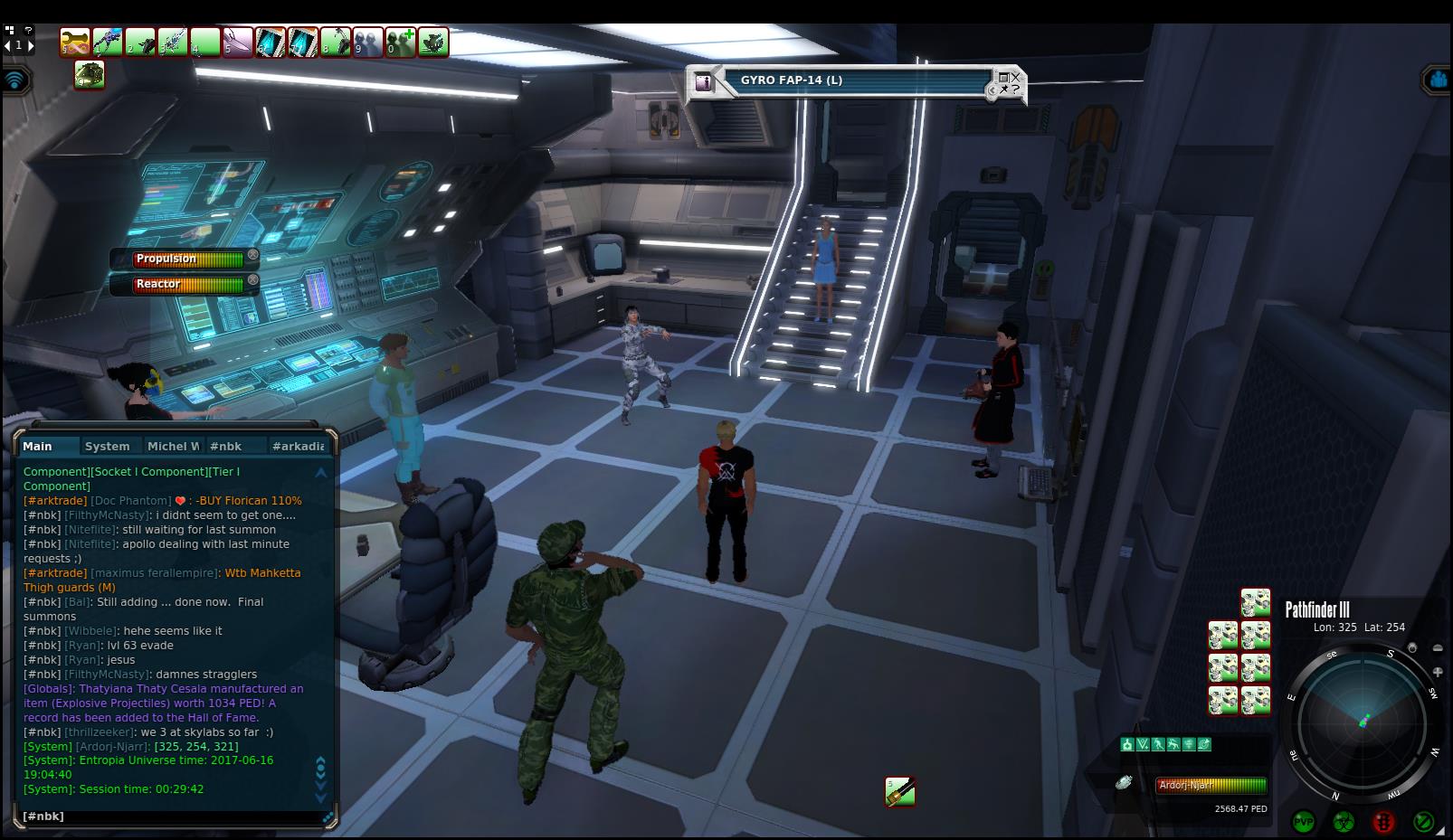Switch to the System chat tab
This screenshot has width=1453, height=840.
click(x=107, y=446)
